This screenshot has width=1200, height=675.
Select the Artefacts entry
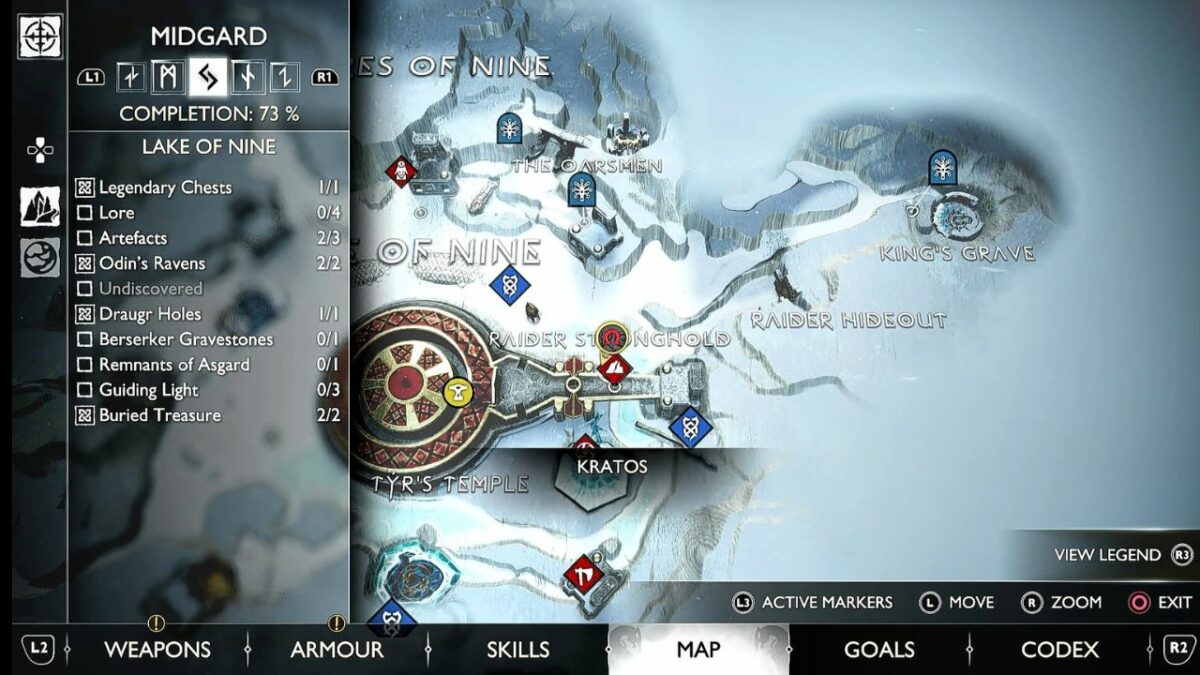133,238
